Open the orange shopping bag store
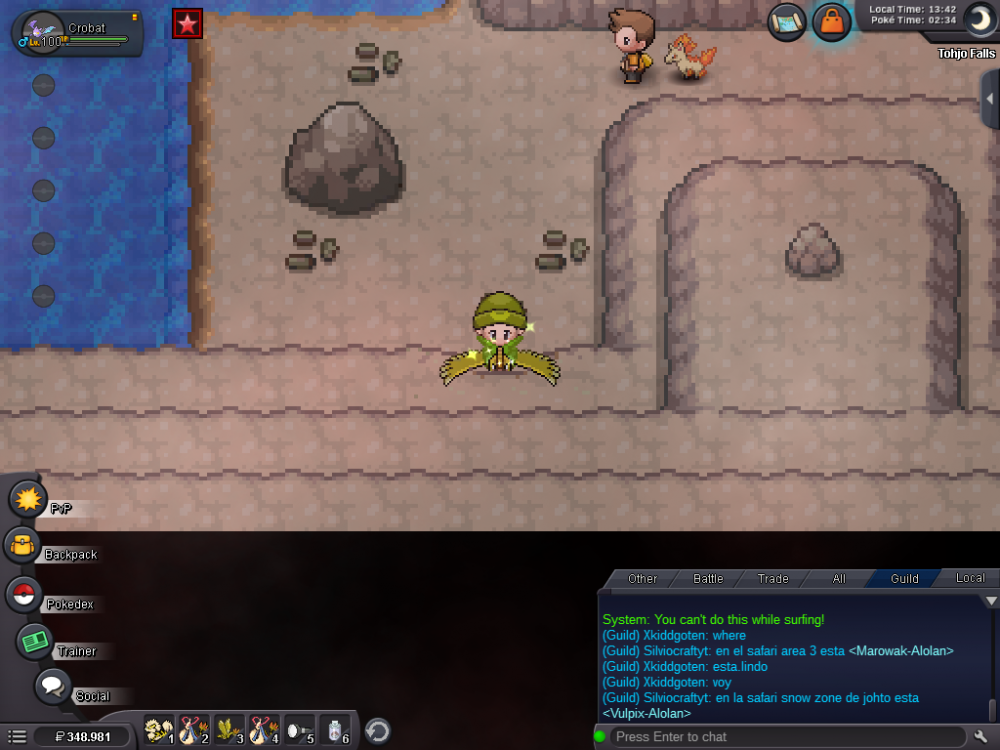The width and height of the screenshot is (1000, 750). tap(831, 22)
